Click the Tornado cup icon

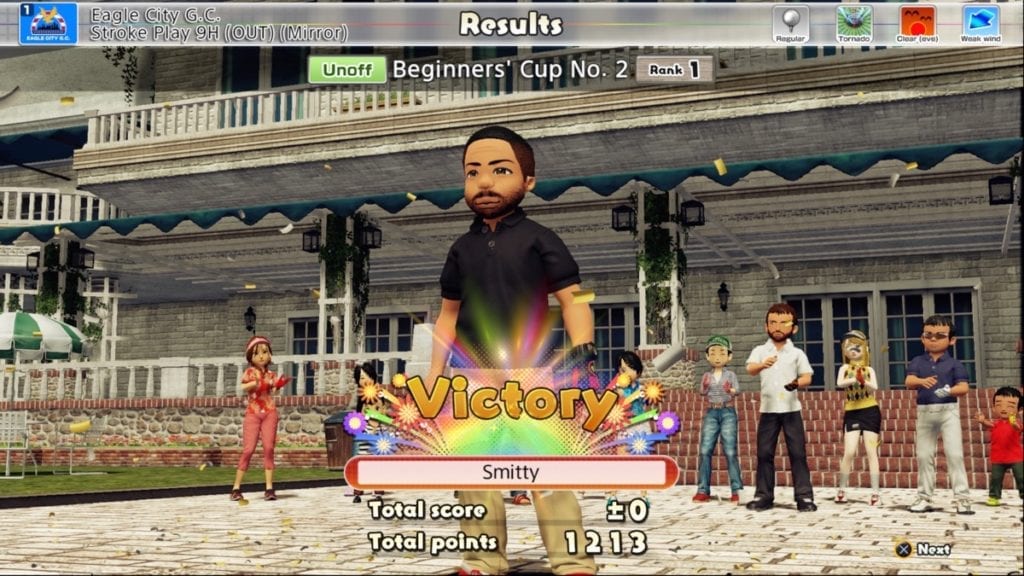pyautogui.click(x=854, y=23)
